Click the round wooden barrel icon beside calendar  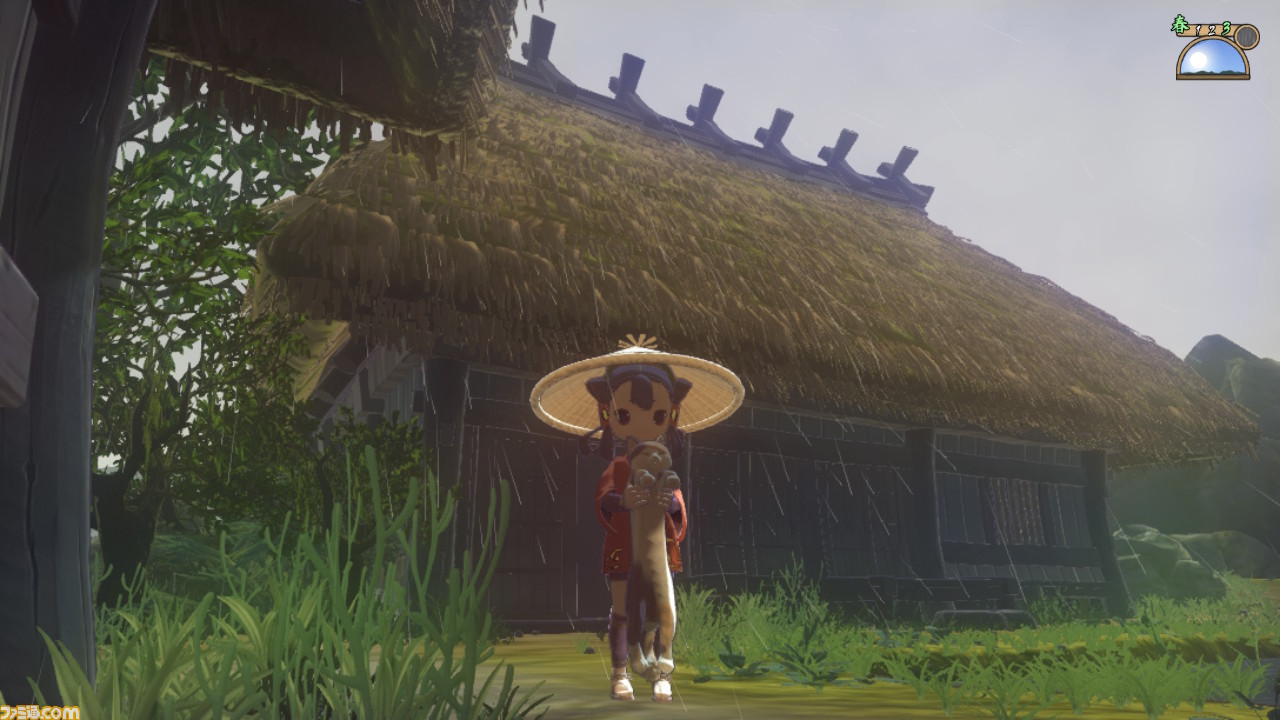coord(1247,37)
